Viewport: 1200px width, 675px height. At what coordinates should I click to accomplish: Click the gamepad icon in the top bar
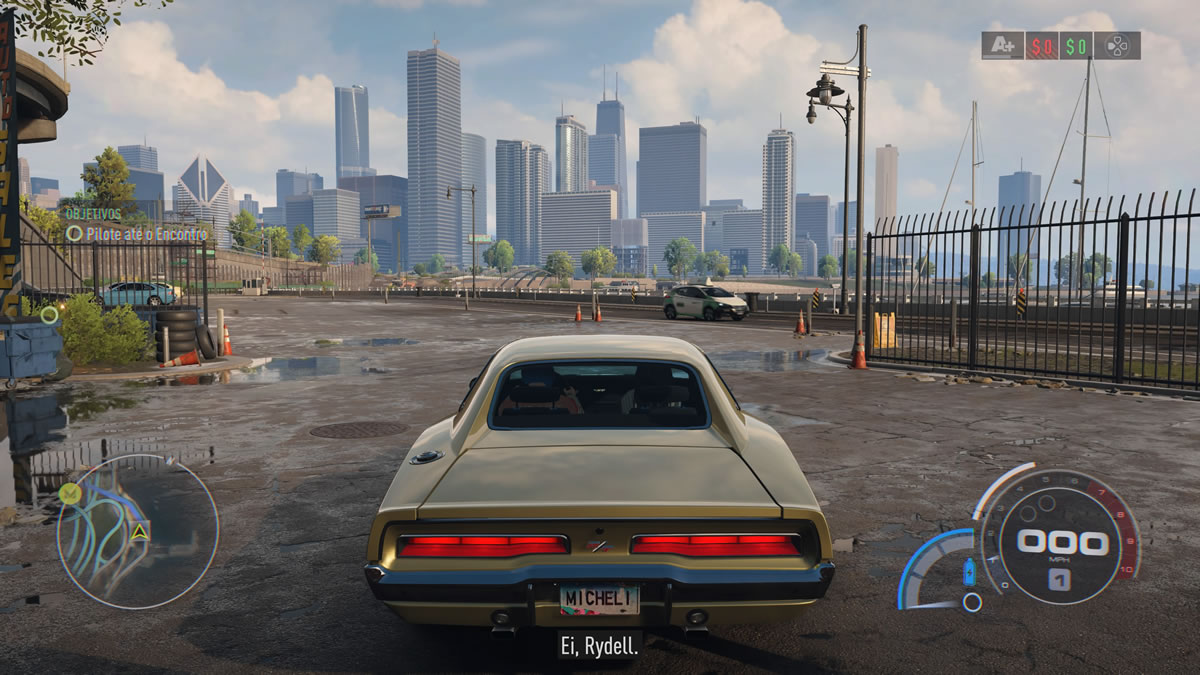point(1116,45)
